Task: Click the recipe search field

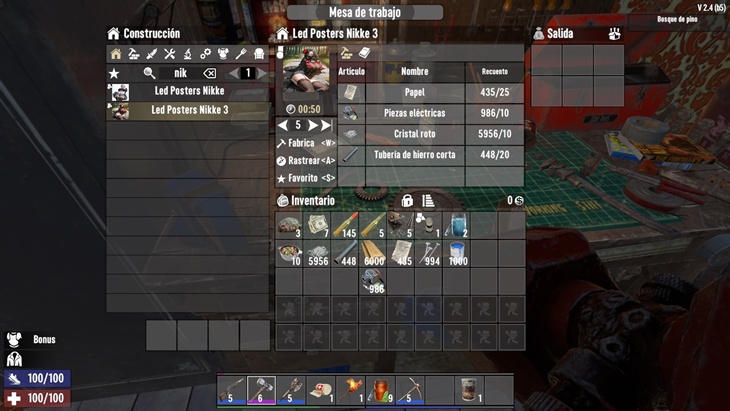Action: (180, 73)
